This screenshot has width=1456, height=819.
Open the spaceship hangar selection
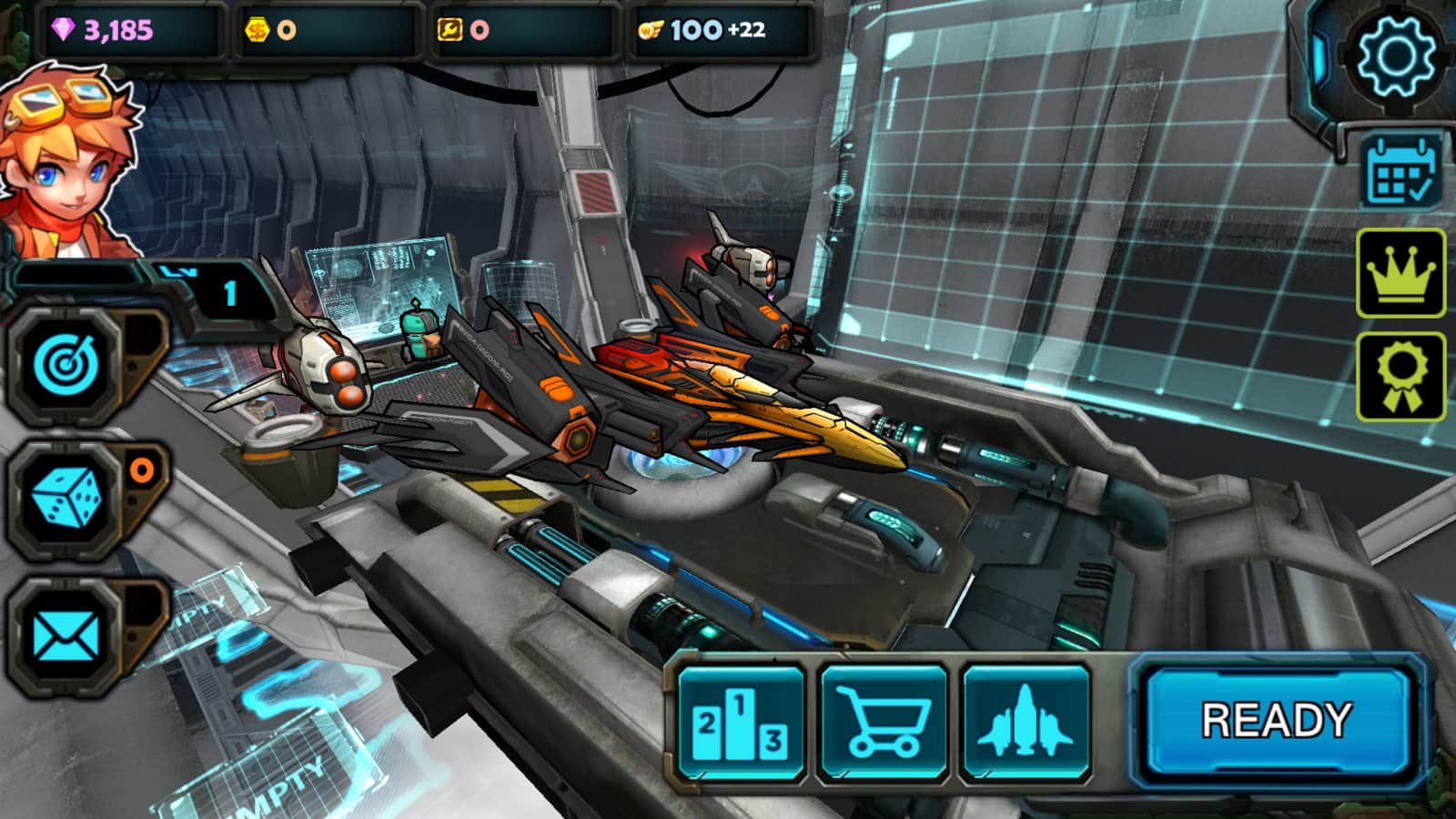pos(1026,723)
